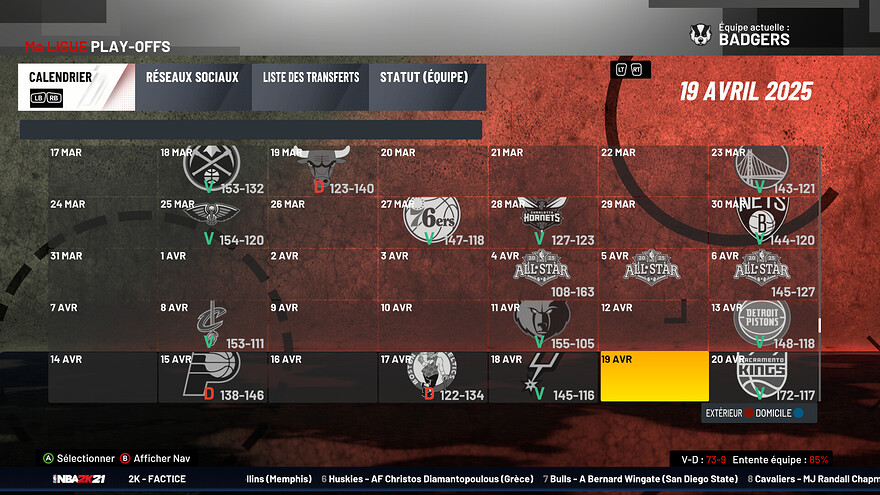
Task: Select the 18 AVR Spurs game cell
Action: pyautogui.click(x=544, y=377)
